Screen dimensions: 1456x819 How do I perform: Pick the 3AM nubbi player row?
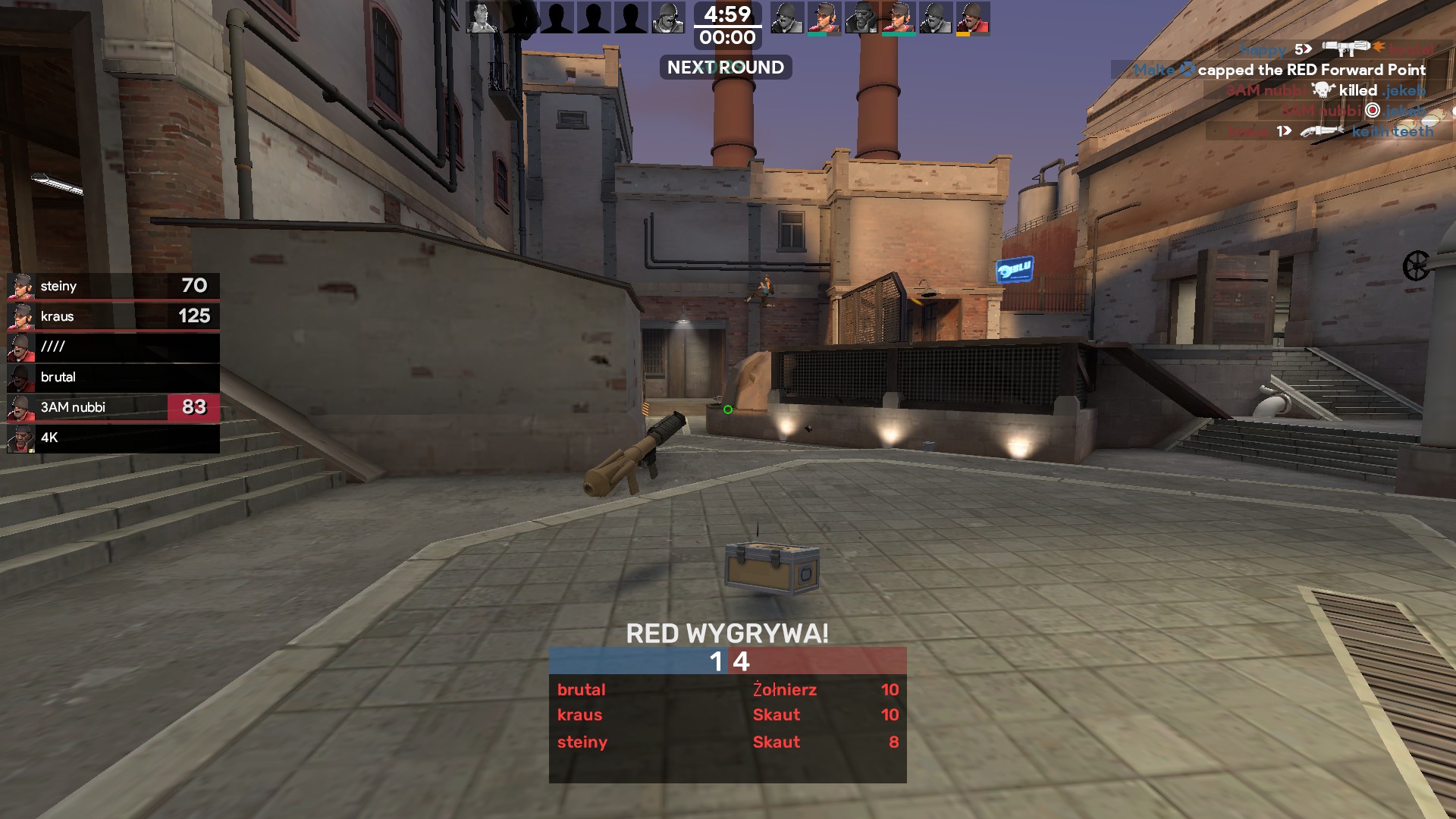point(114,407)
